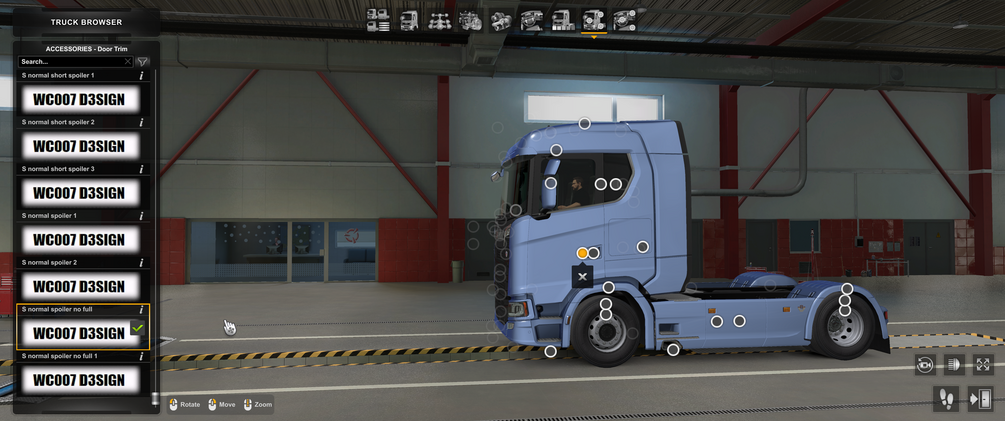Toggle fullscreen view with the arrows icon
This screenshot has width=1005, height=421.
click(x=982, y=365)
